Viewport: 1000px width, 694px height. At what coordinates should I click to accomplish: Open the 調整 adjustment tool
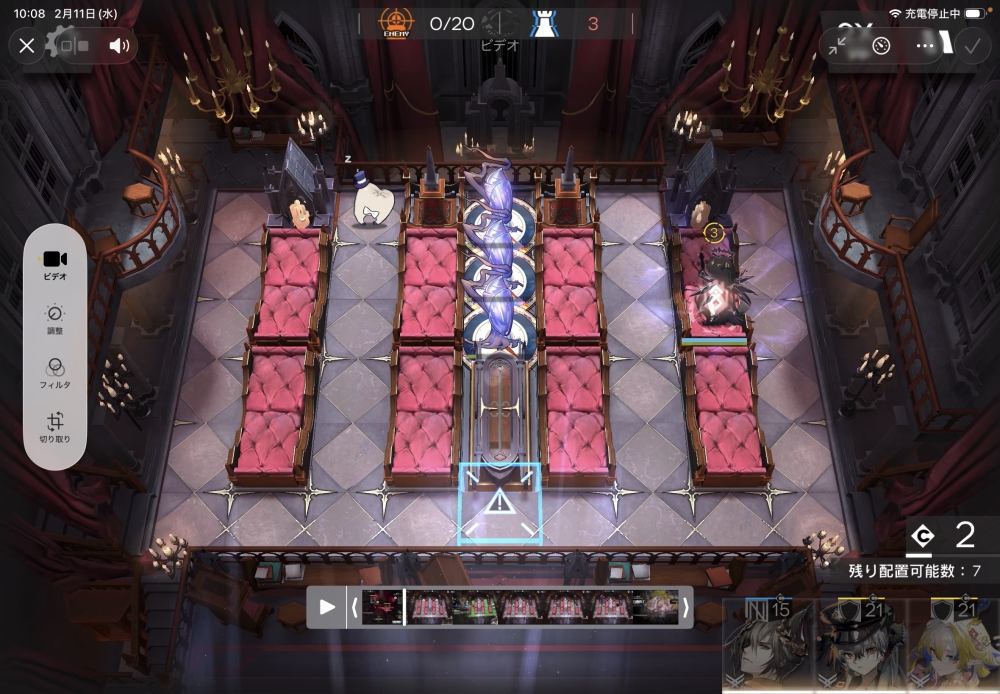56,318
